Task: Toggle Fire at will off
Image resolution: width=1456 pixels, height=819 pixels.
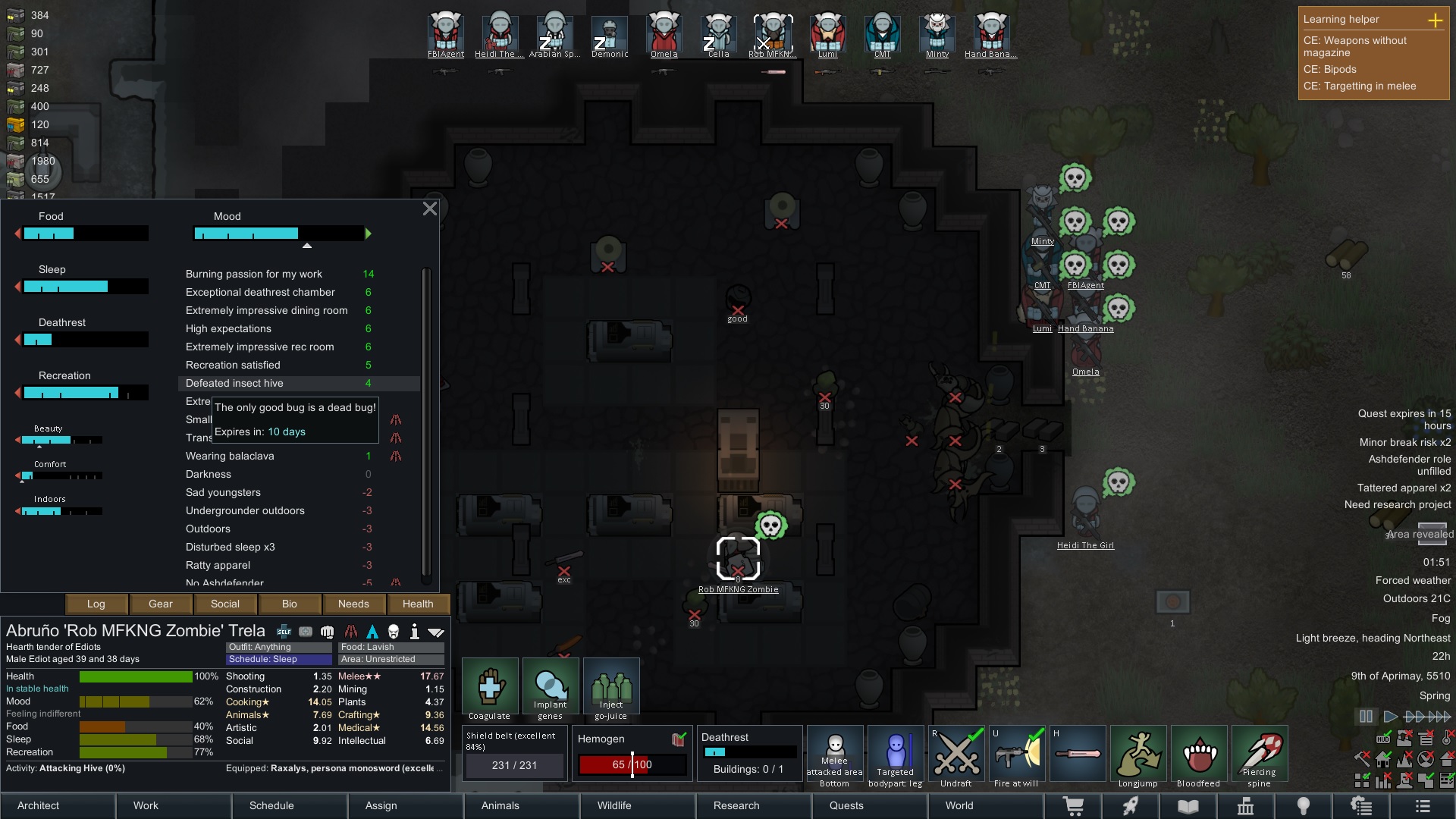Action: click(x=1017, y=753)
